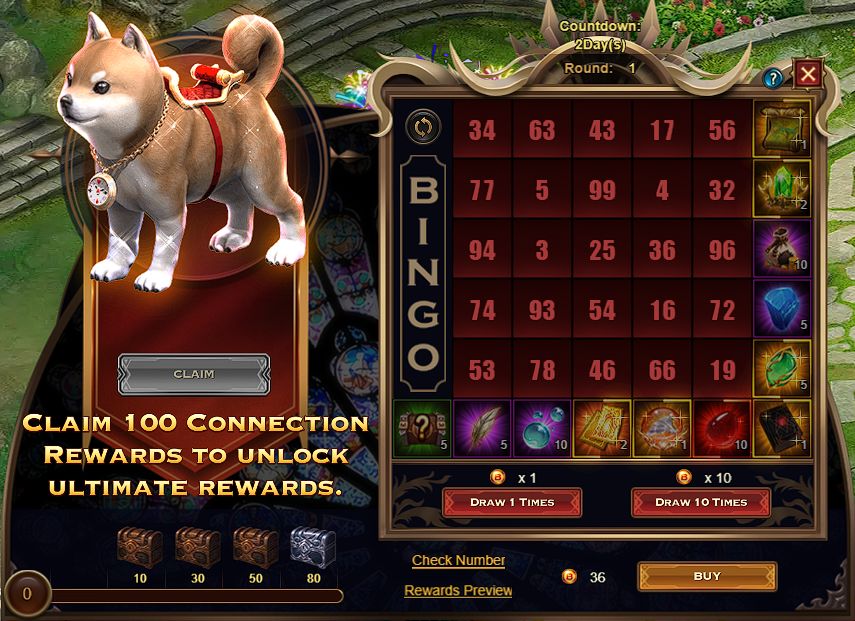
Task: Open the Rewards Preview link
Action: 458,590
